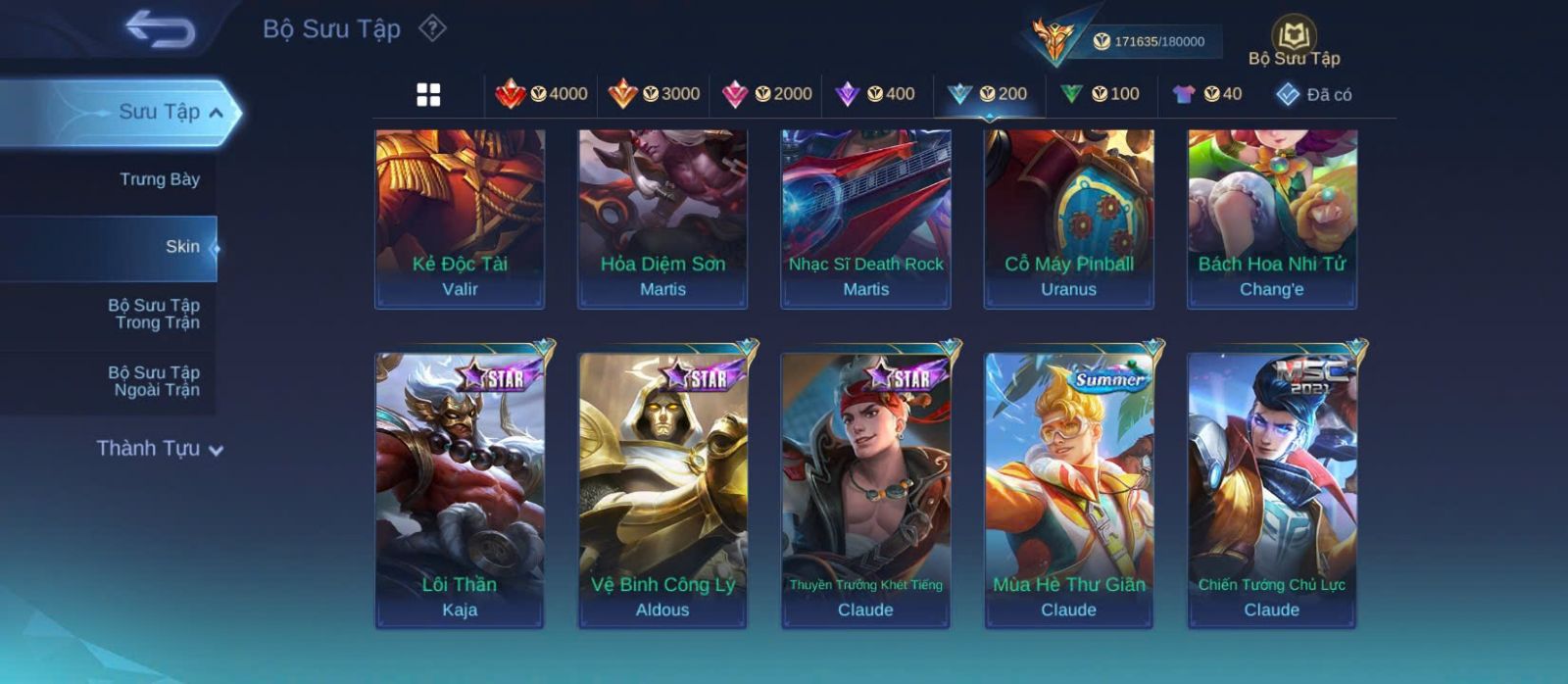Show all skins with the grid icon

pyautogui.click(x=428, y=95)
